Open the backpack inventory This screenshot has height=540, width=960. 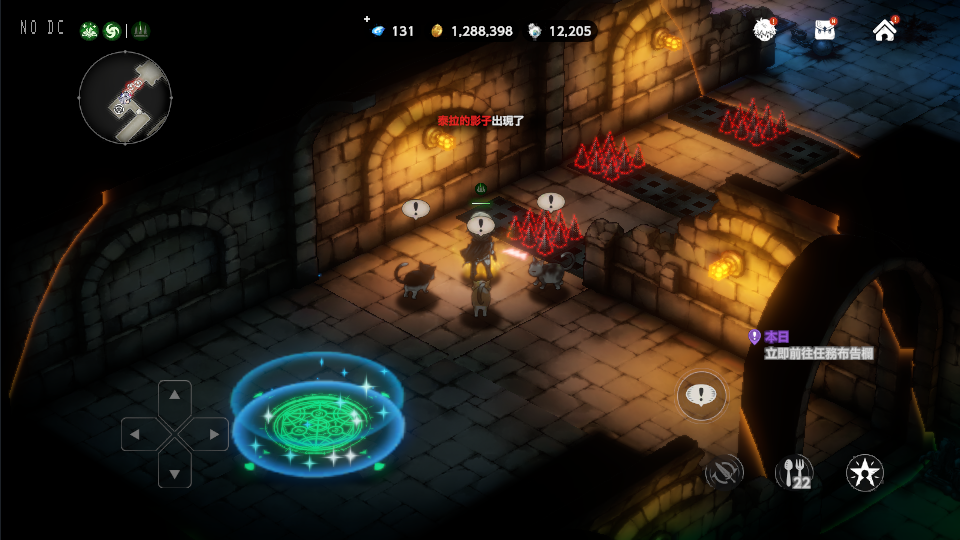pyautogui.click(x=825, y=30)
